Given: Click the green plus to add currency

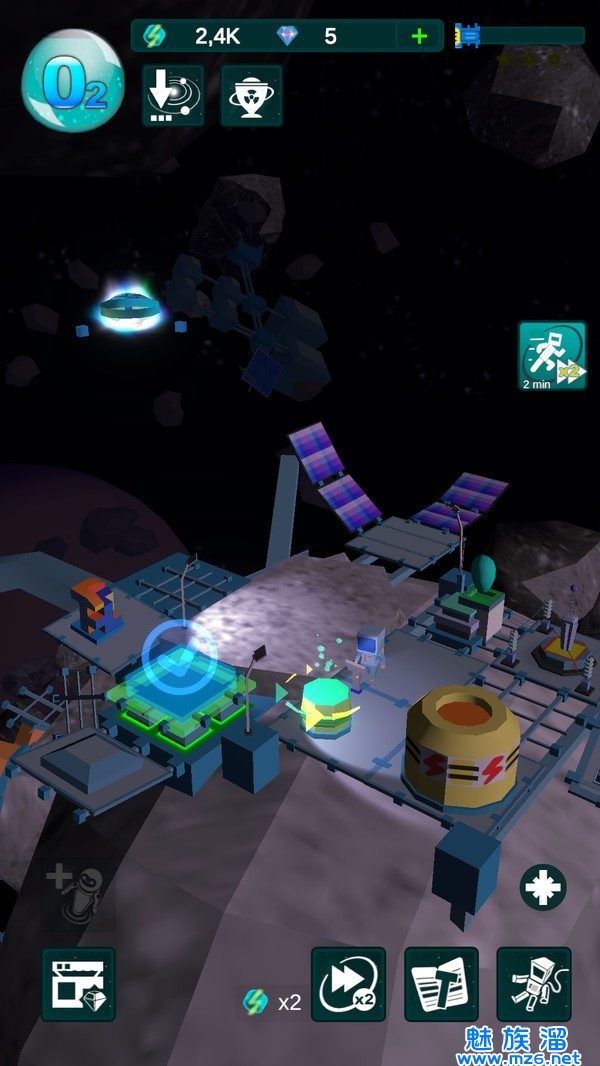Looking at the screenshot, I should [x=419, y=37].
